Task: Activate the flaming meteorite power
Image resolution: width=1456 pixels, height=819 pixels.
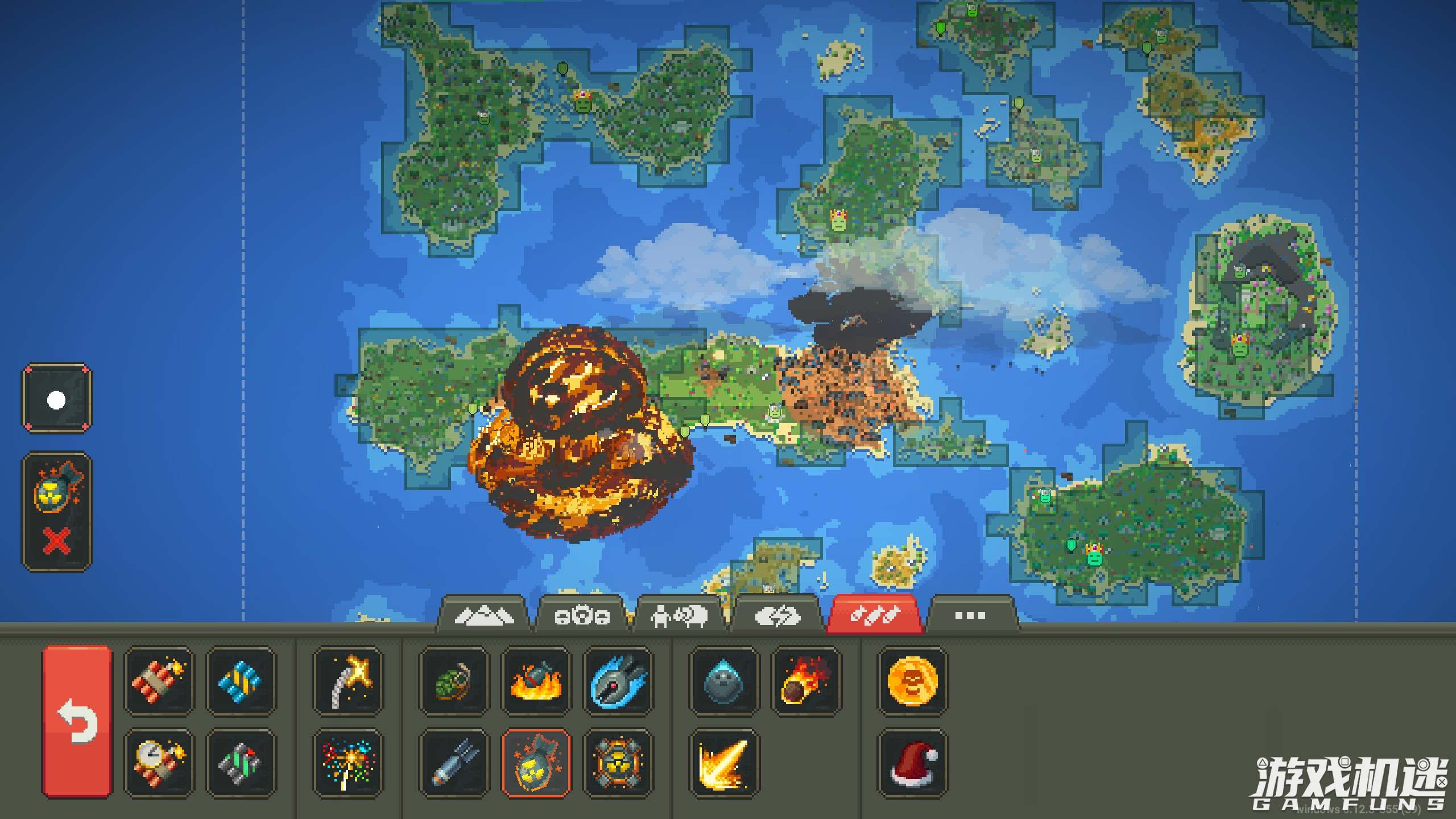Action: (805, 680)
